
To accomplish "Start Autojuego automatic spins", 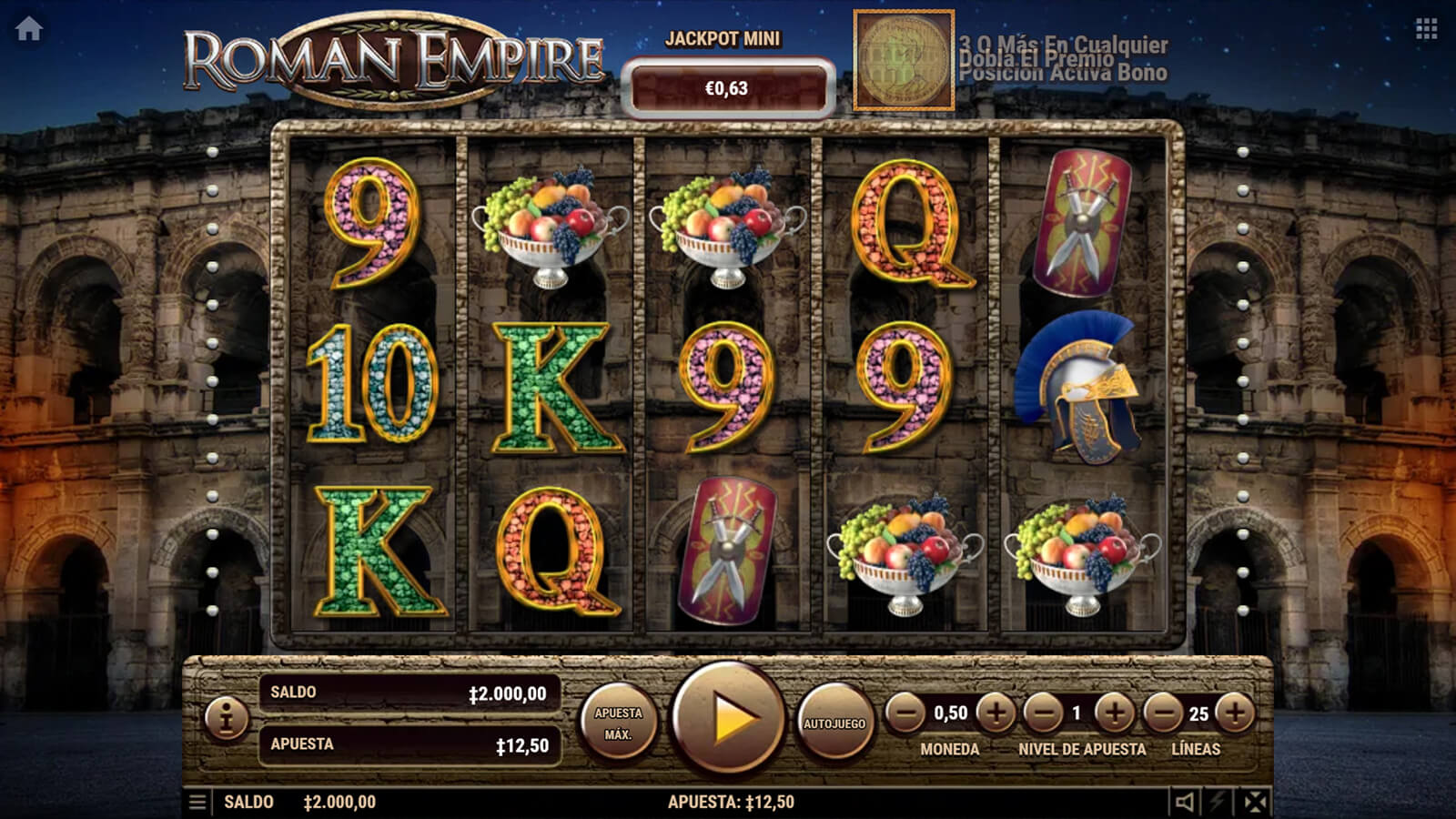I will [834, 723].
